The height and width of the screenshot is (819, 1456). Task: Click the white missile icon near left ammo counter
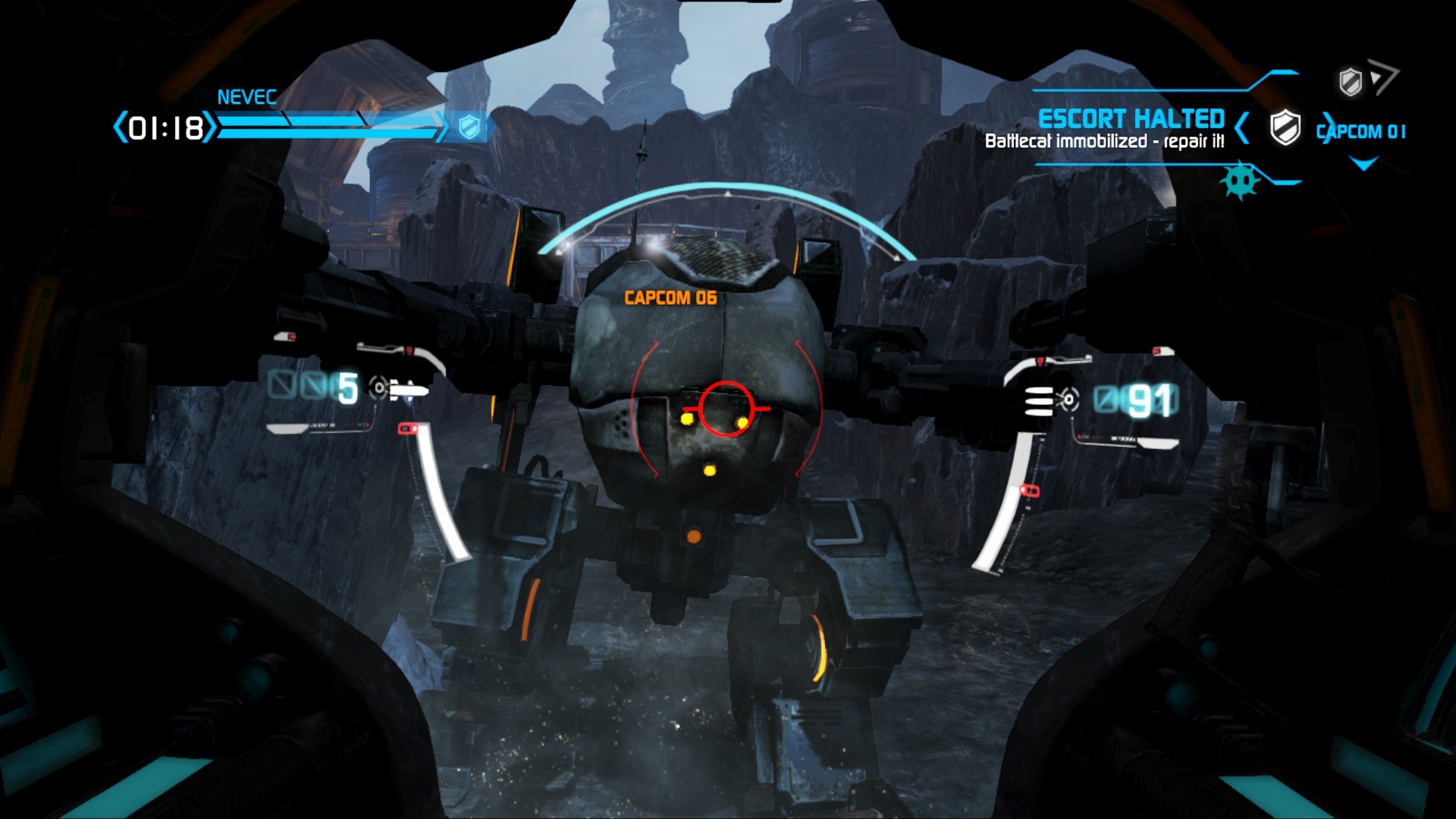click(409, 391)
